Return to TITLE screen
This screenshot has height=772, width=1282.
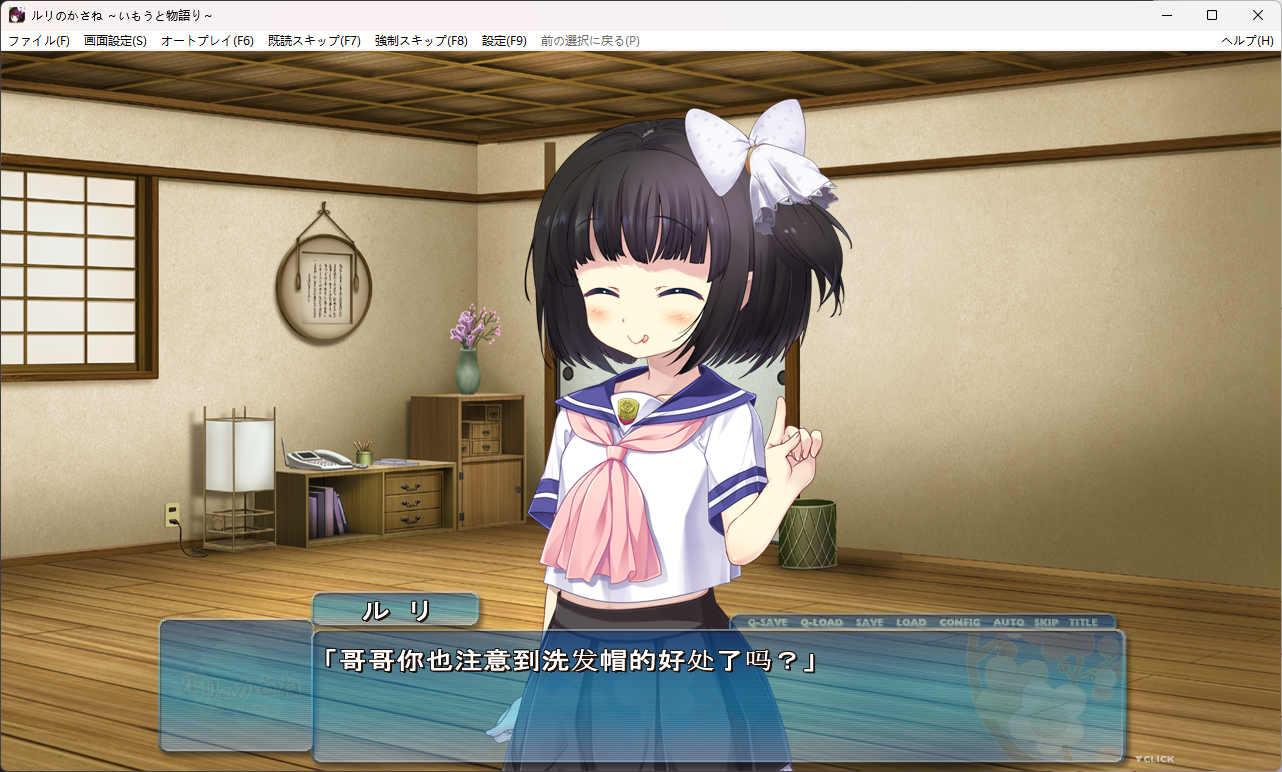point(1083,622)
